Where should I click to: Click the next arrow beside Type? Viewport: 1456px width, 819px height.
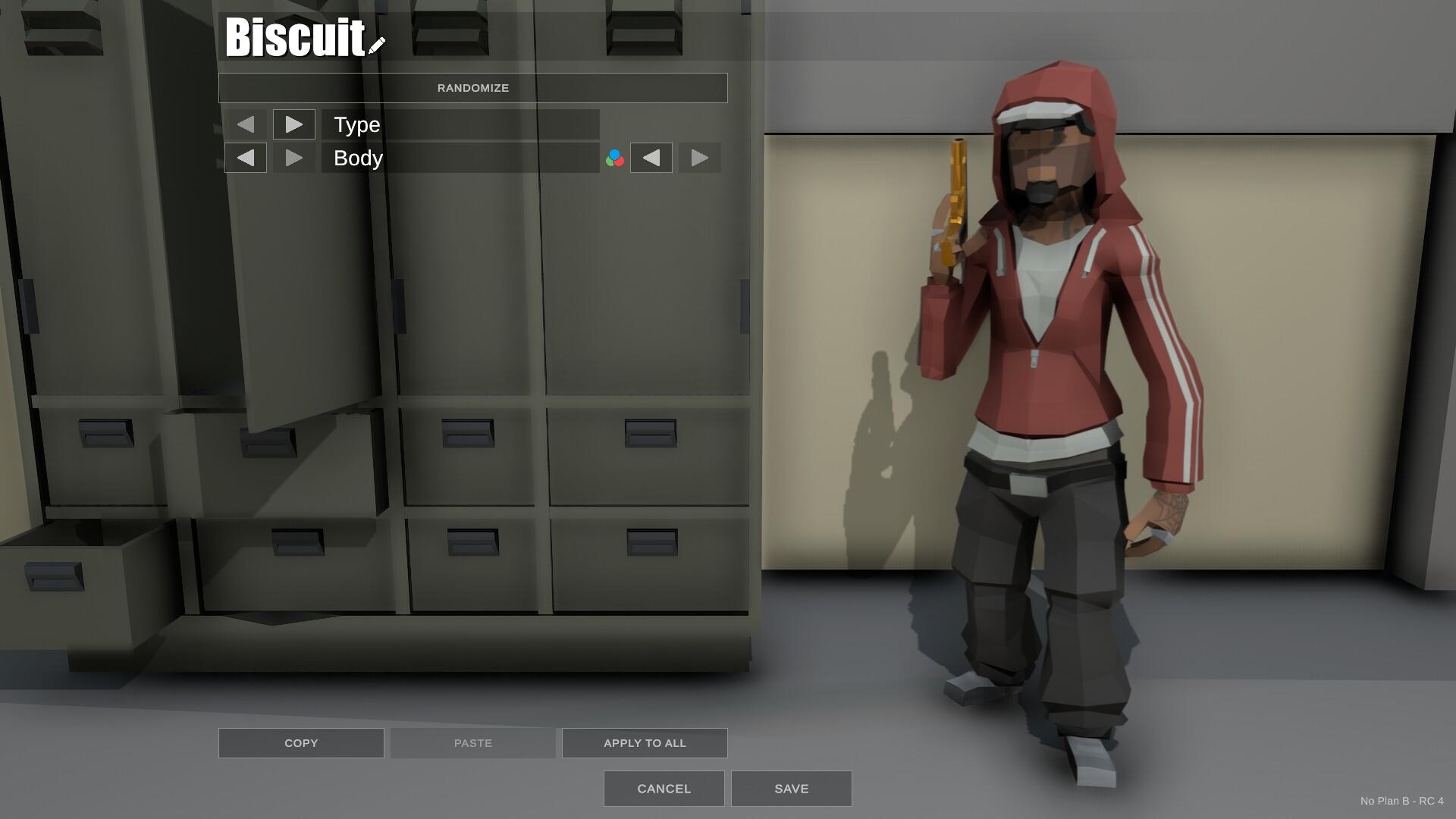click(294, 124)
